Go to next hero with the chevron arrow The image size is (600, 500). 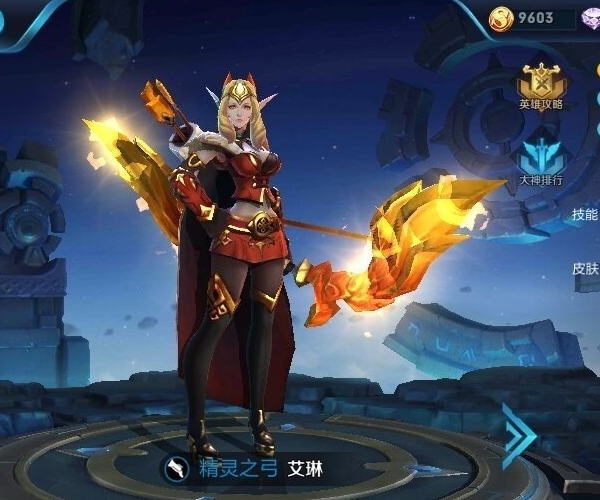click(x=520, y=434)
